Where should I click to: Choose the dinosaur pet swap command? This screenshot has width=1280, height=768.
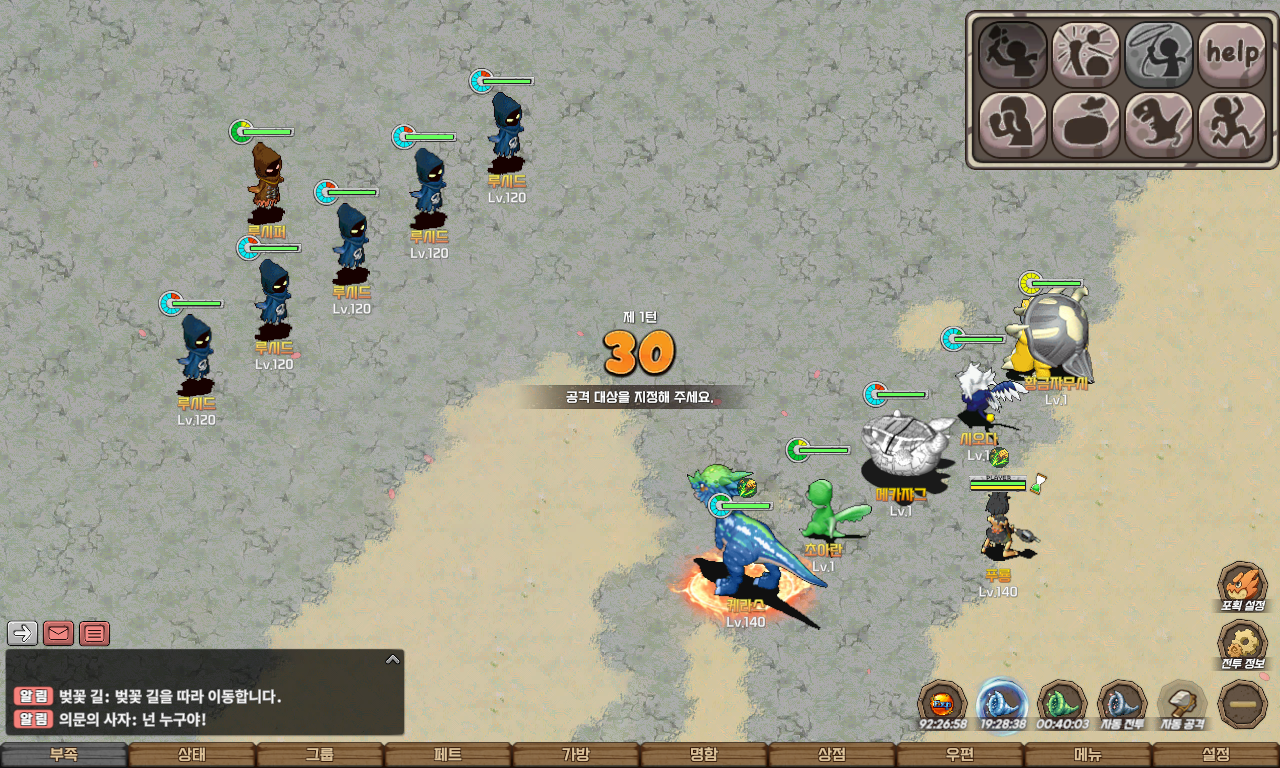coord(1159,125)
